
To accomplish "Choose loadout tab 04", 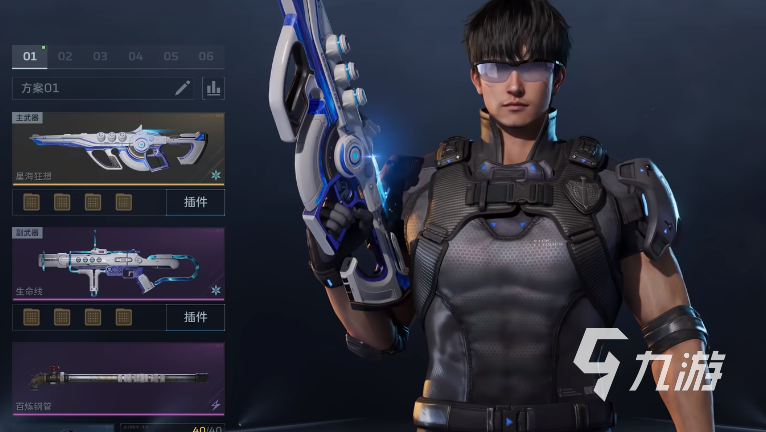I will (136, 57).
